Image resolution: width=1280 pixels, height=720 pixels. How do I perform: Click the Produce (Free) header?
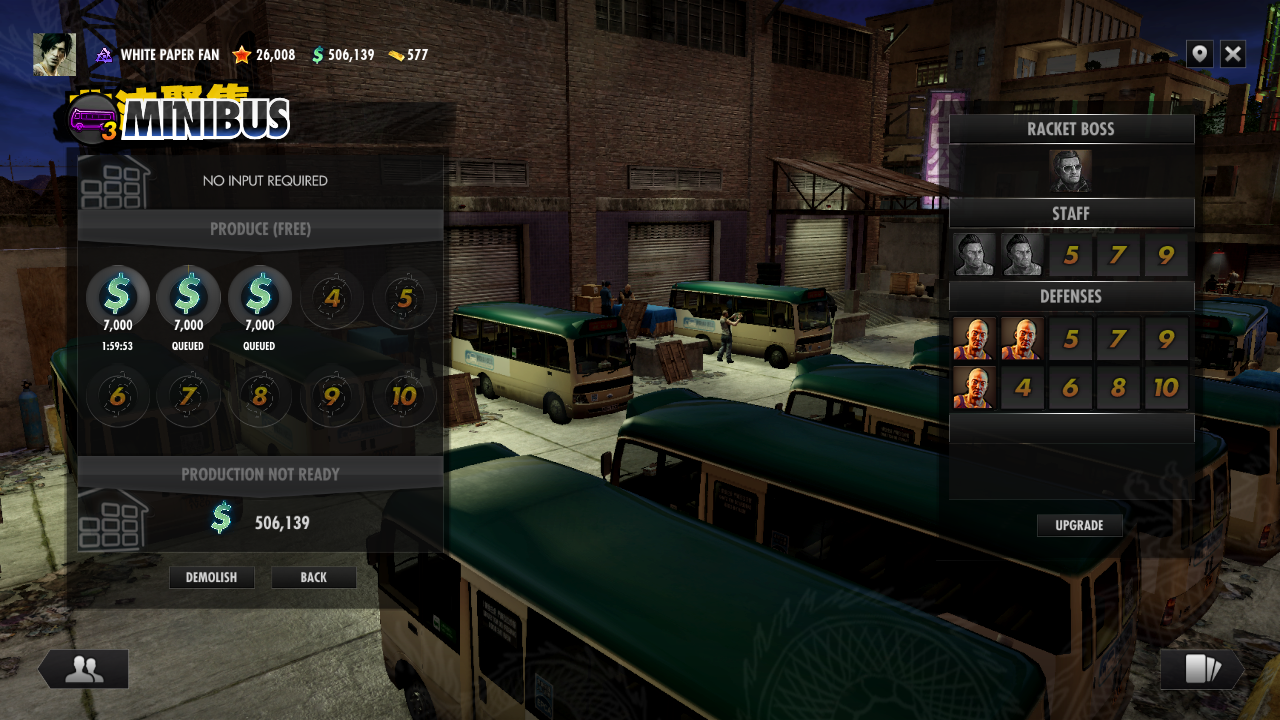pyautogui.click(x=260, y=229)
